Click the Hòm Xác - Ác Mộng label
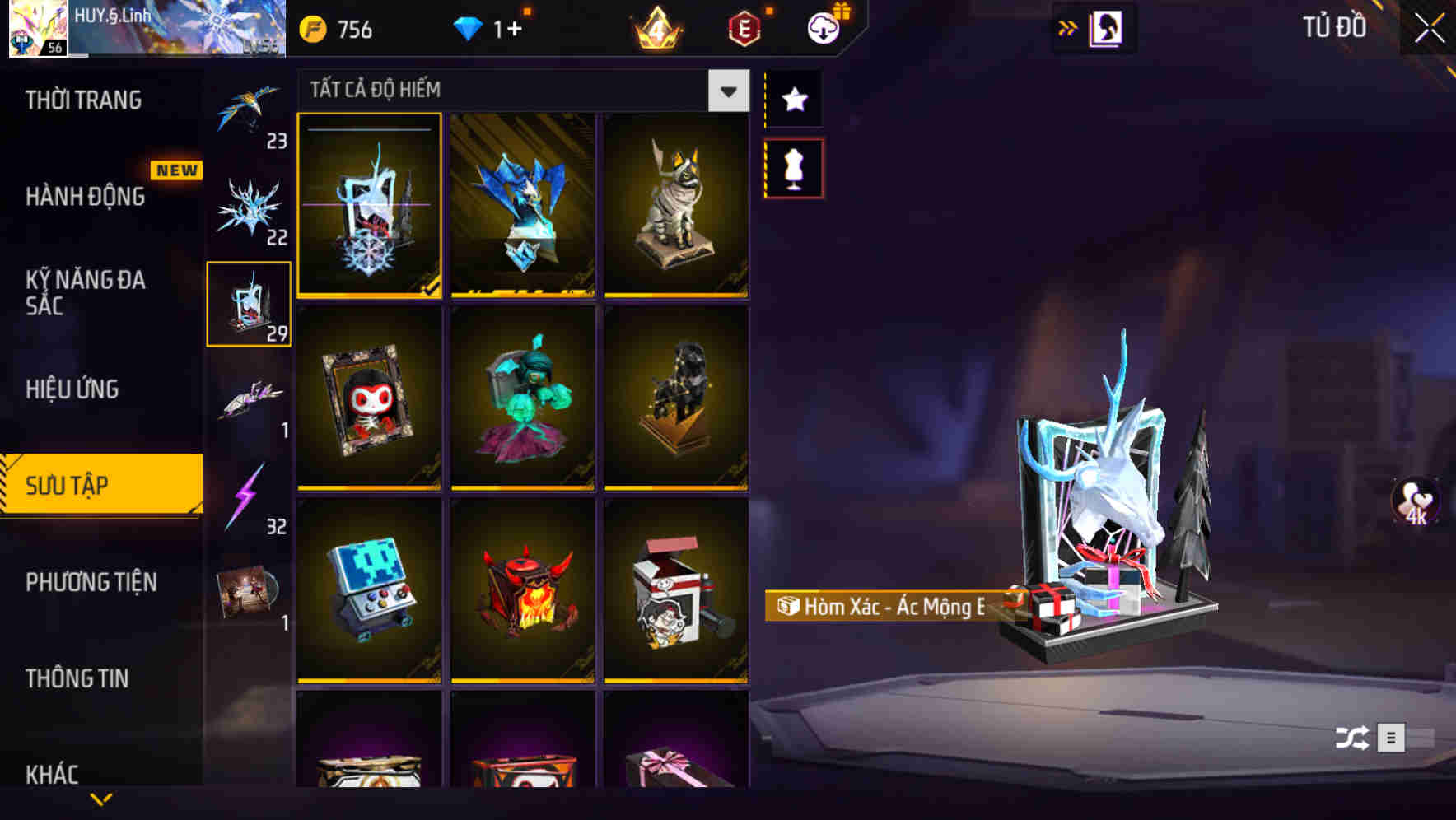The height and width of the screenshot is (820, 1456). click(x=889, y=609)
